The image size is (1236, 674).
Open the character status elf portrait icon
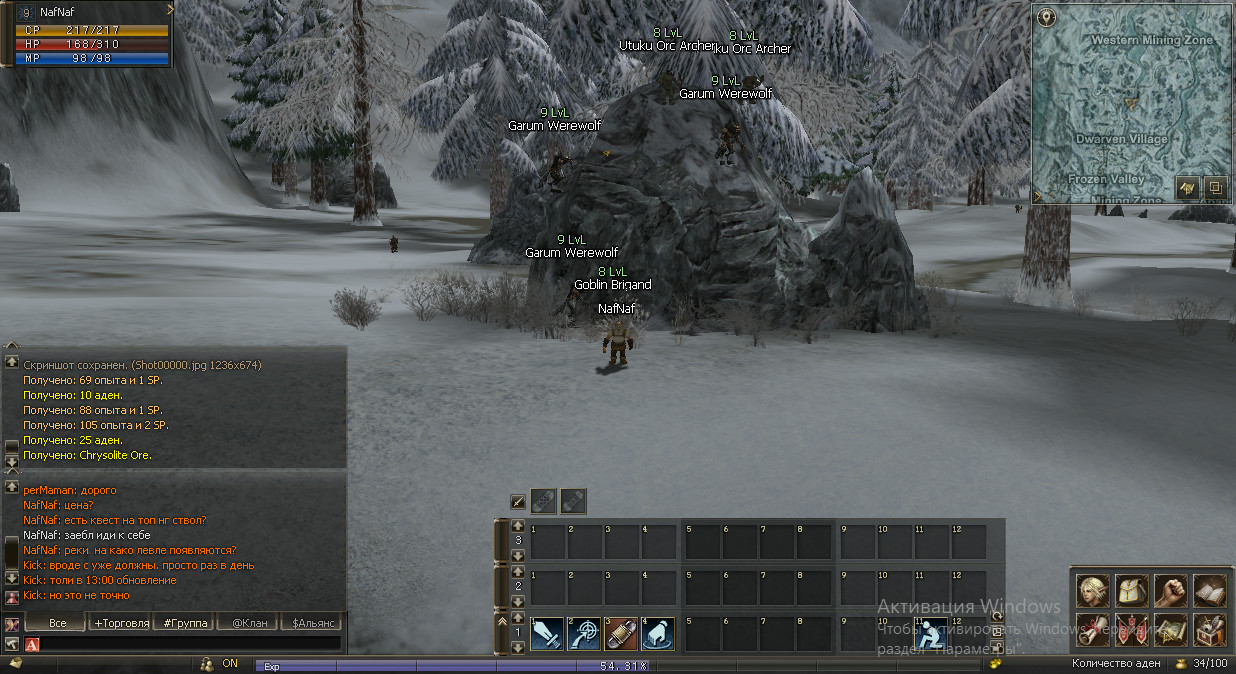pyautogui.click(x=1092, y=591)
